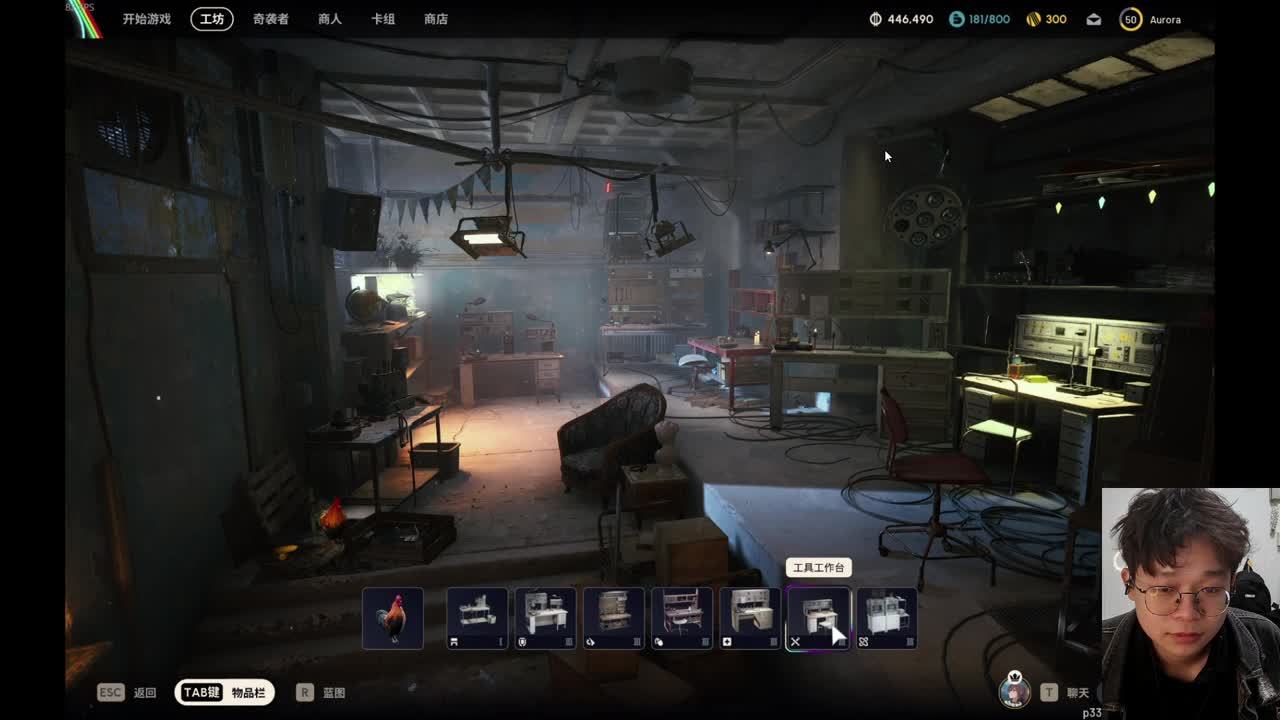Image resolution: width=1280 pixels, height=720 pixels.
Task: Switch to the 奇袭者 tab
Action: pos(270,19)
